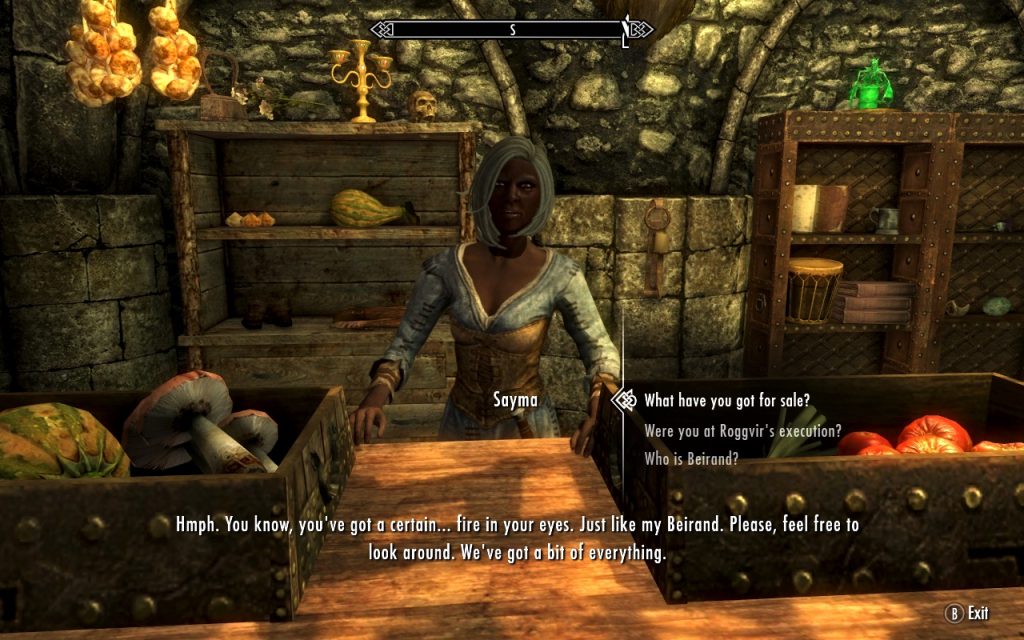Select the "Who is Beirand?" dialogue option
The height and width of the screenshot is (640, 1024).
click(692, 459)
